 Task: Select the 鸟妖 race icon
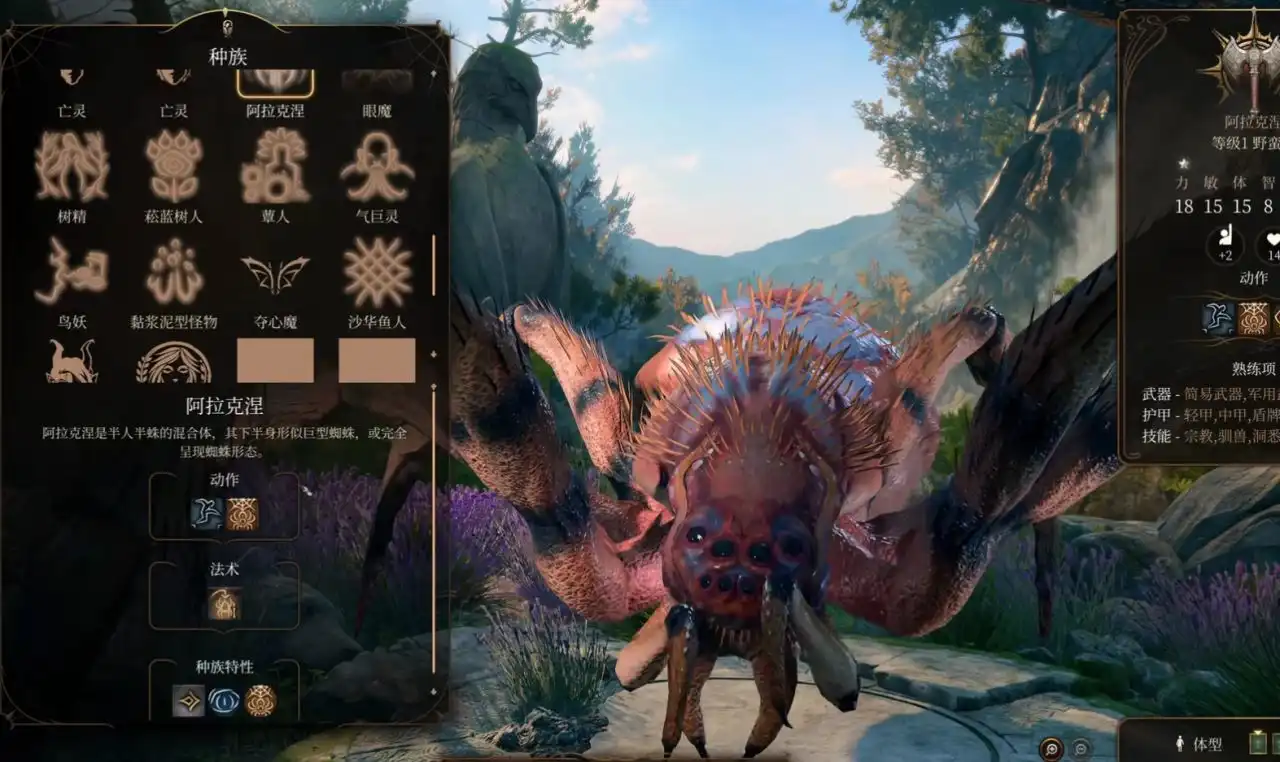click(x=72, y=270)
